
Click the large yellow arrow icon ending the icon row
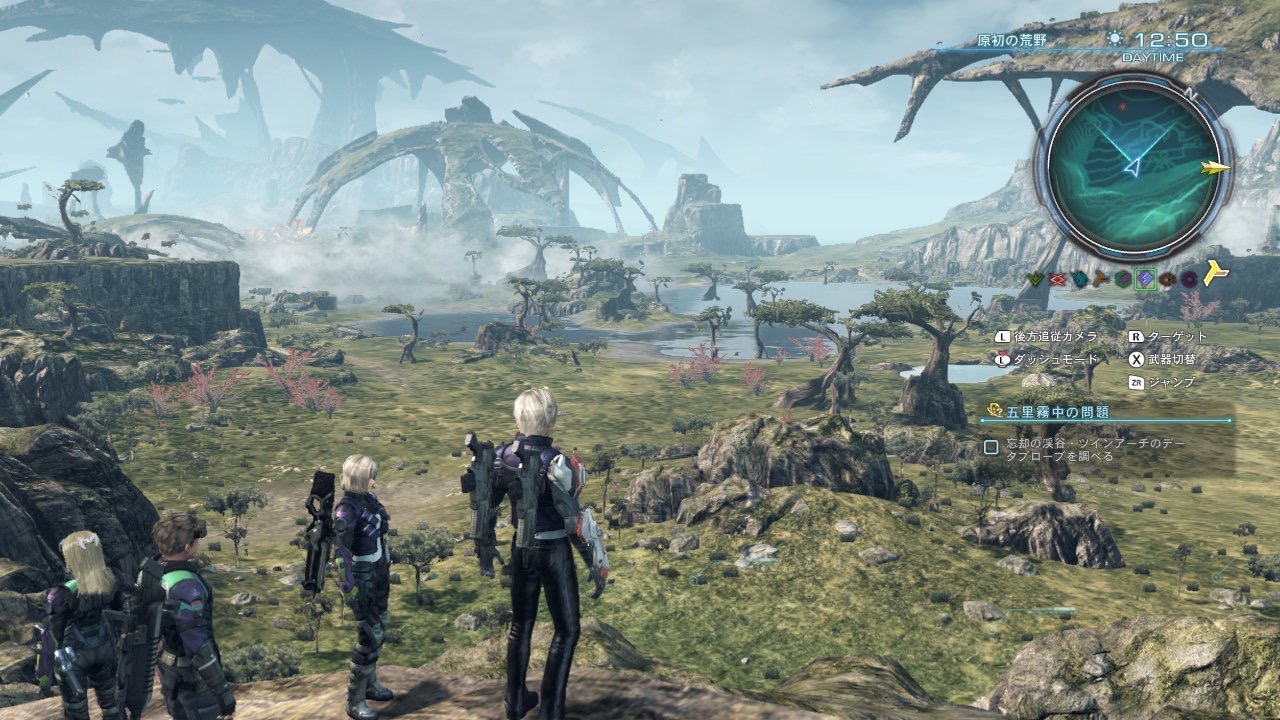[x=1215, y=273]
